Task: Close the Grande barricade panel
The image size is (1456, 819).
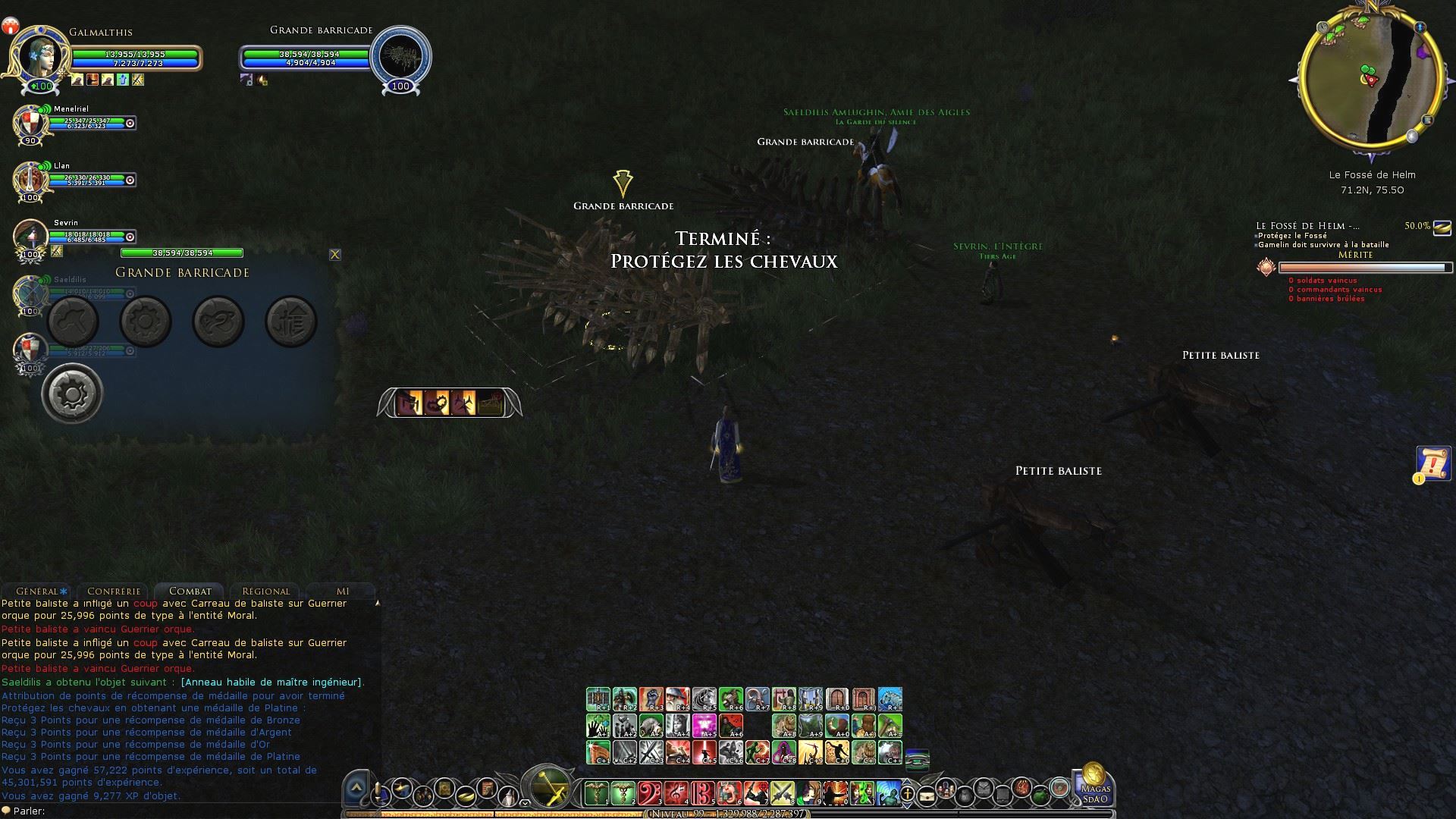Action: tap(335, 255)
